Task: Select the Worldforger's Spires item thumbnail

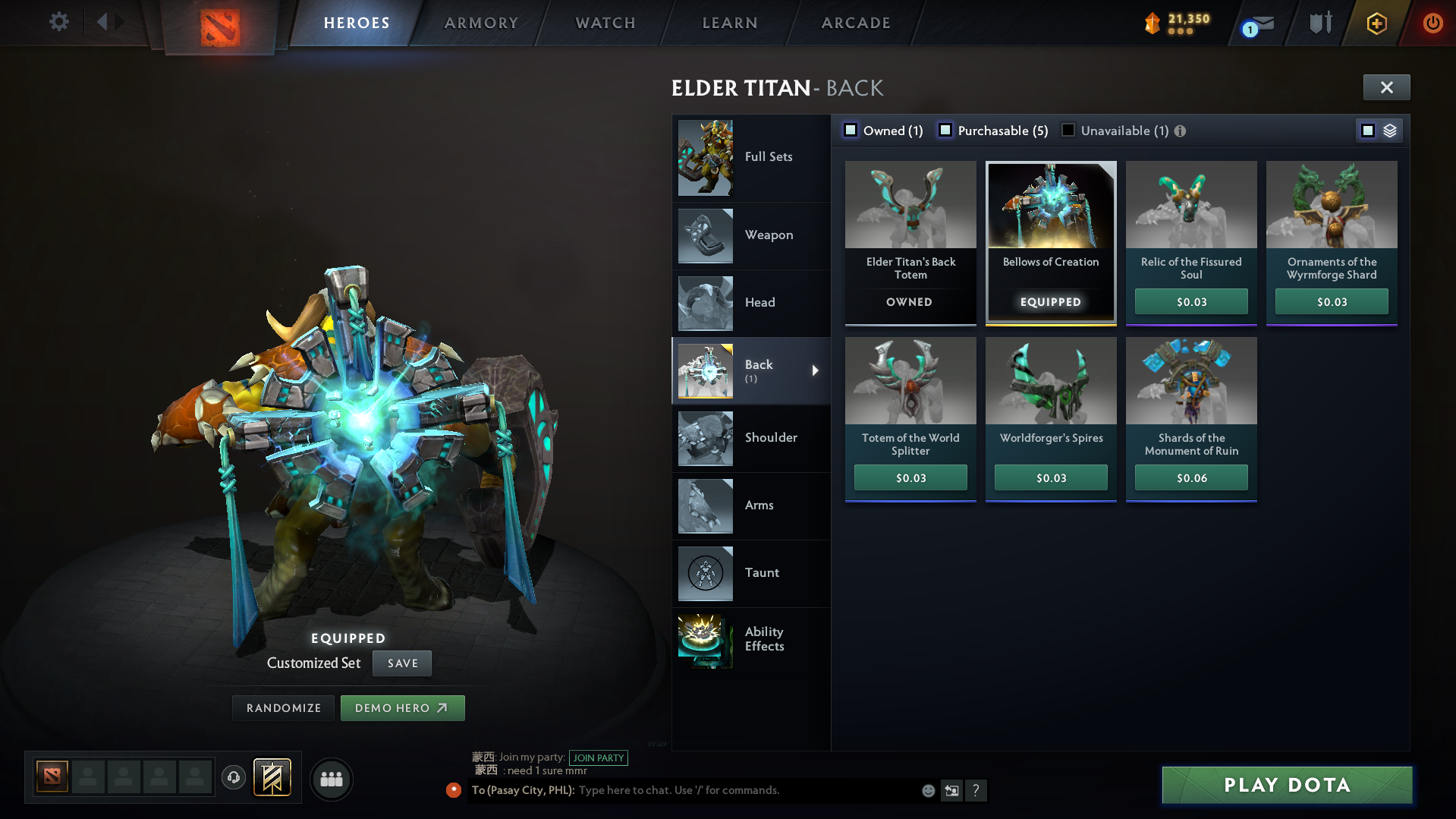Action: coord(1050,380)
